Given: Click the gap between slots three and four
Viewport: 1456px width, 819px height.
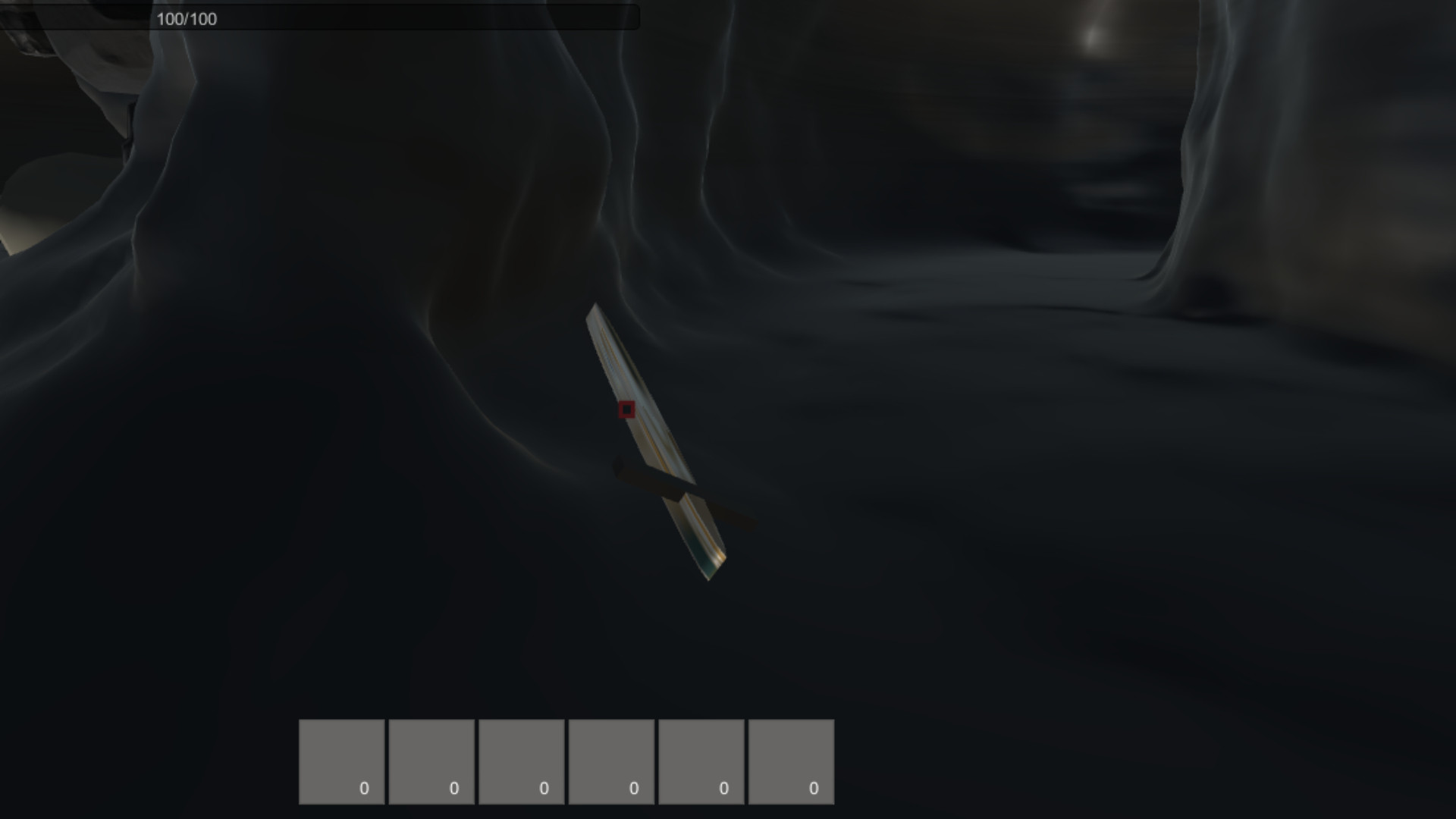Looking at the screenshot, I should click(566, 761).
